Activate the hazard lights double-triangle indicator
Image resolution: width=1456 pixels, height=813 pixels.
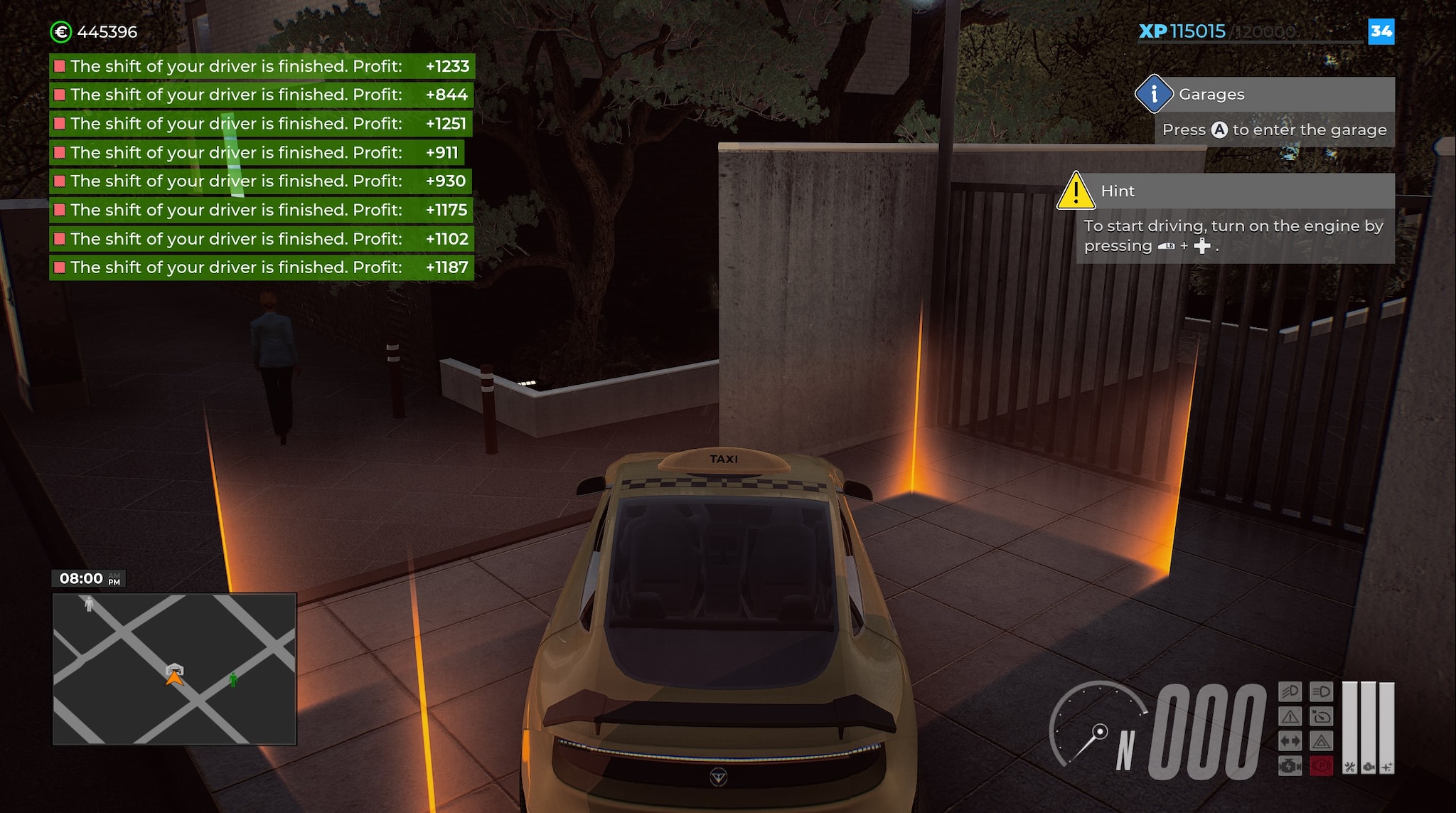(1321, 742)
